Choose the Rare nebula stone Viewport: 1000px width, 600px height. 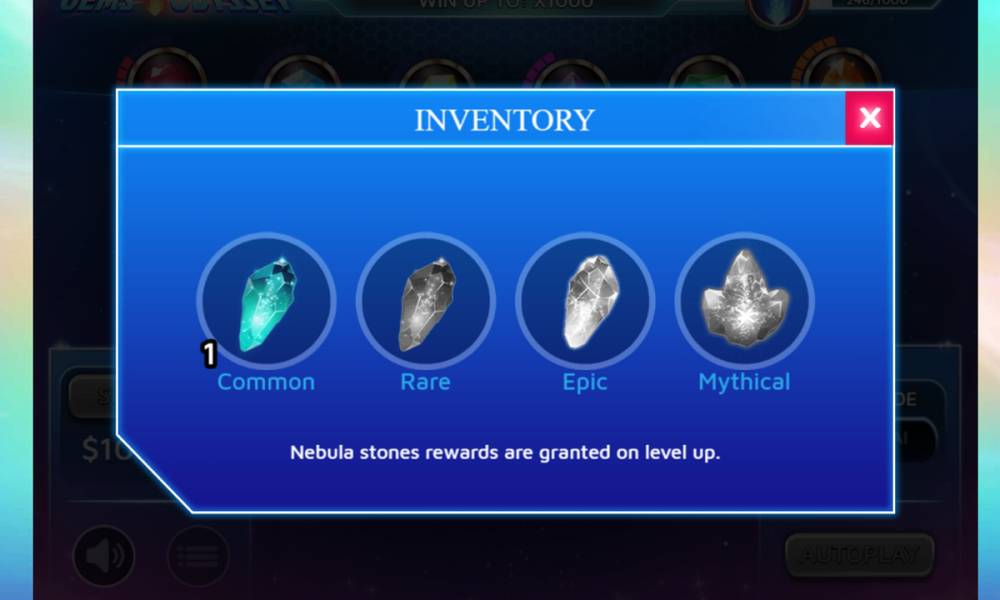point(425,301)
